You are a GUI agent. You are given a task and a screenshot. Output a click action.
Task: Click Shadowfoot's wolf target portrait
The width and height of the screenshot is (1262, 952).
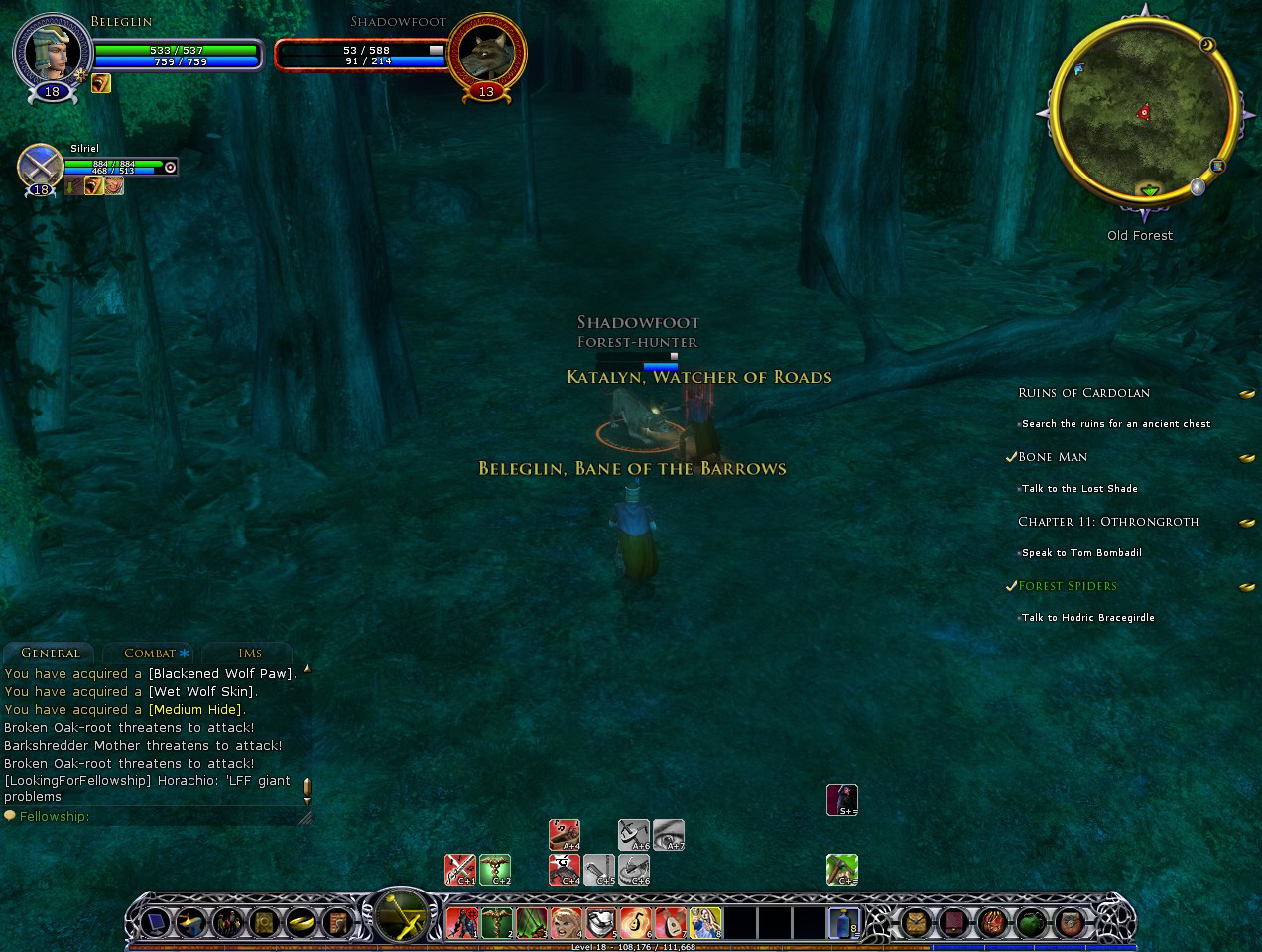click(485, 52)
